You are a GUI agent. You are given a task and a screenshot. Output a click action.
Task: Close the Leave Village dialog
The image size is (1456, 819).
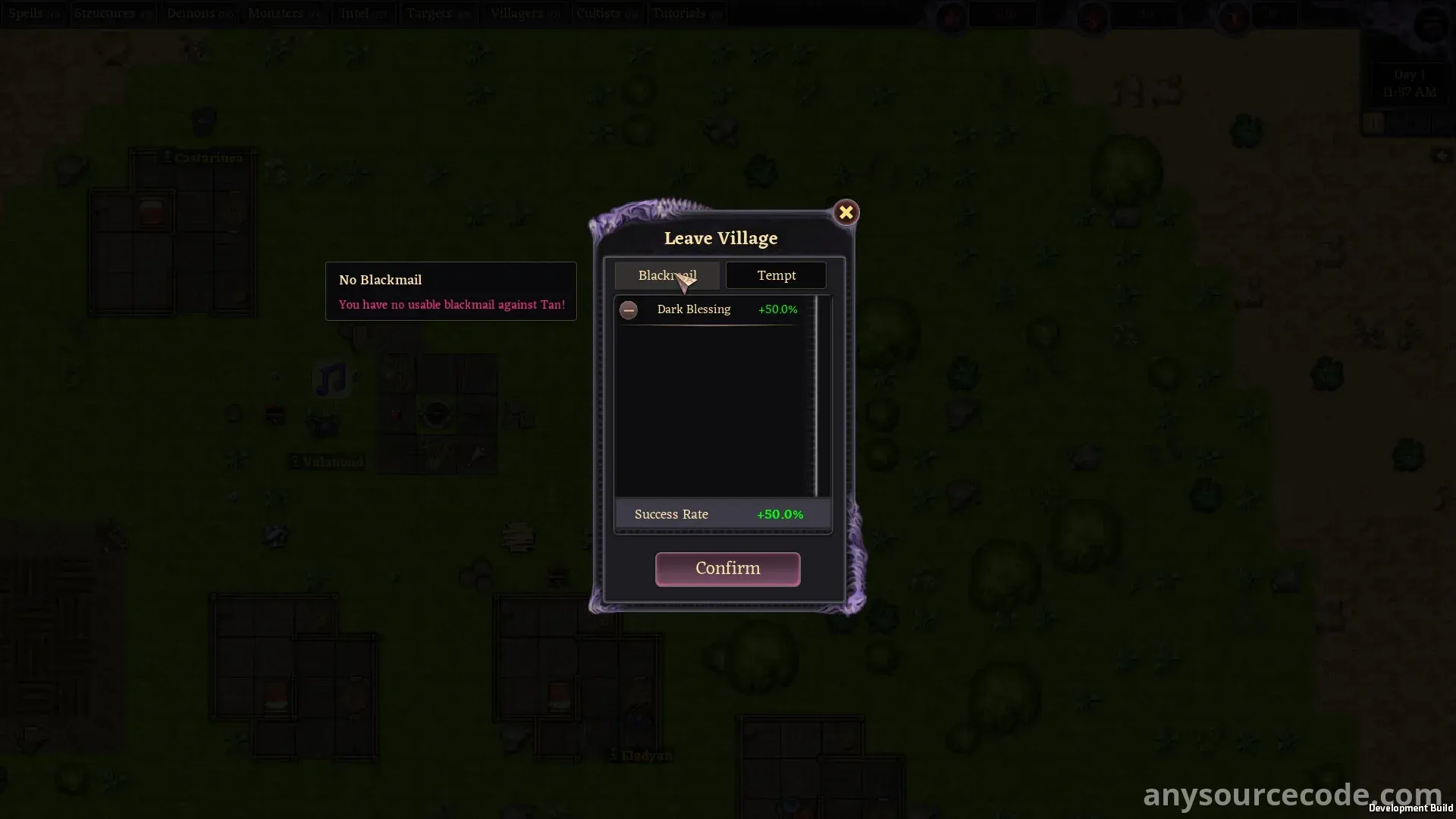(x=846, y=212)
